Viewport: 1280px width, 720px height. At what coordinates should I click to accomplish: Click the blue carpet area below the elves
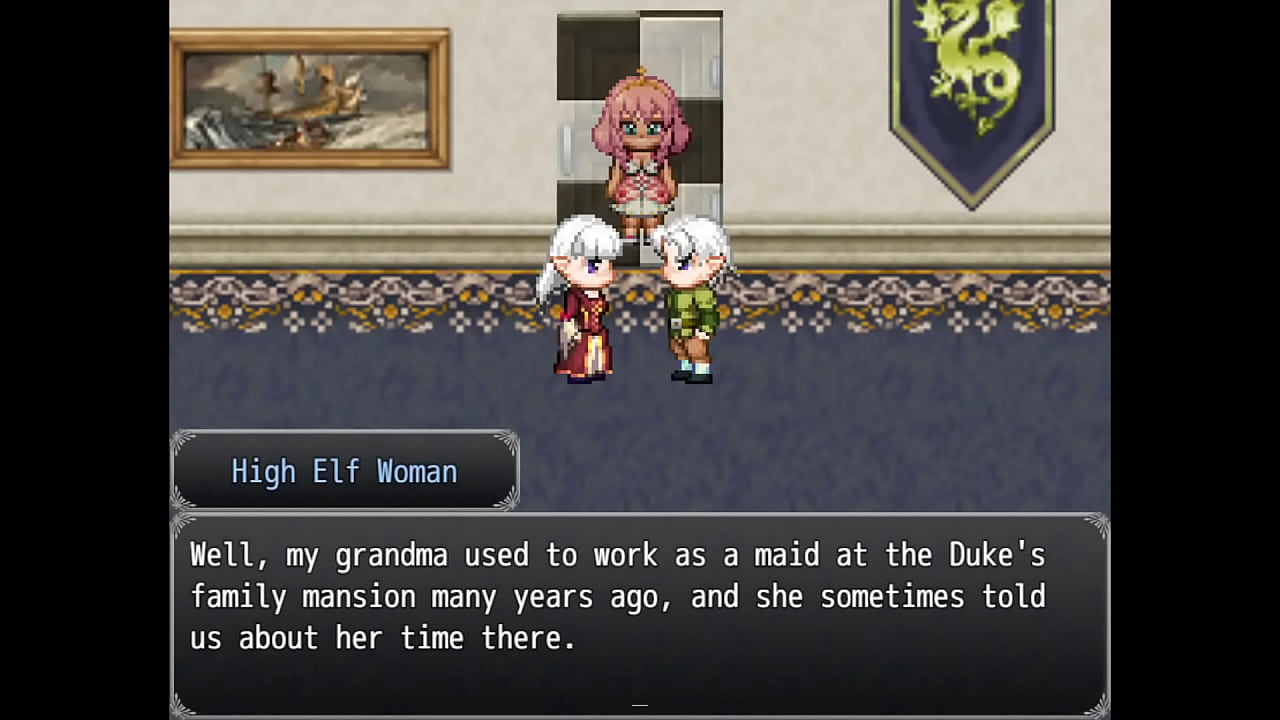640,400
